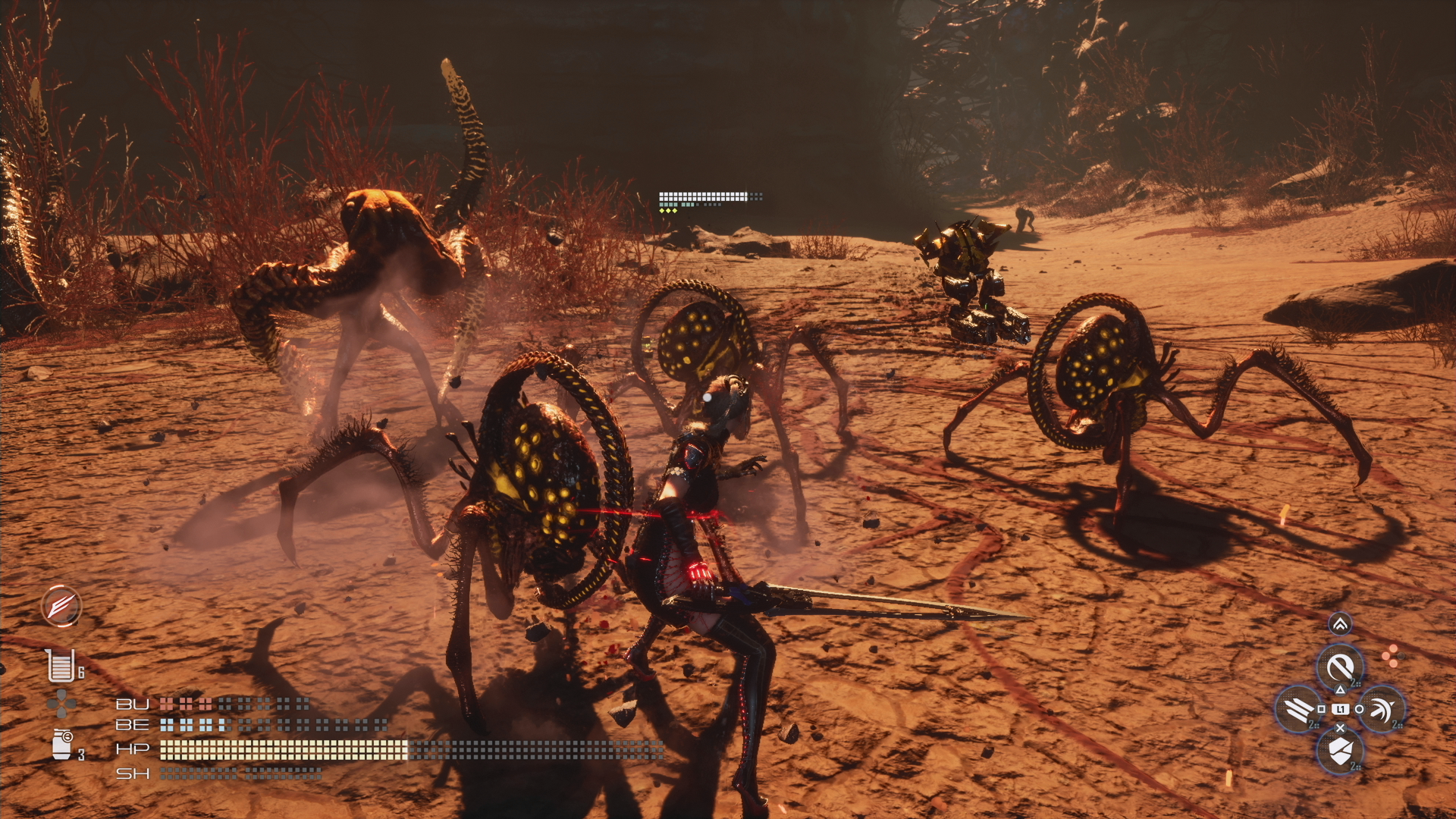
Task: Activate the broken shield Beta skill
Action: (x=1340, y=751)
